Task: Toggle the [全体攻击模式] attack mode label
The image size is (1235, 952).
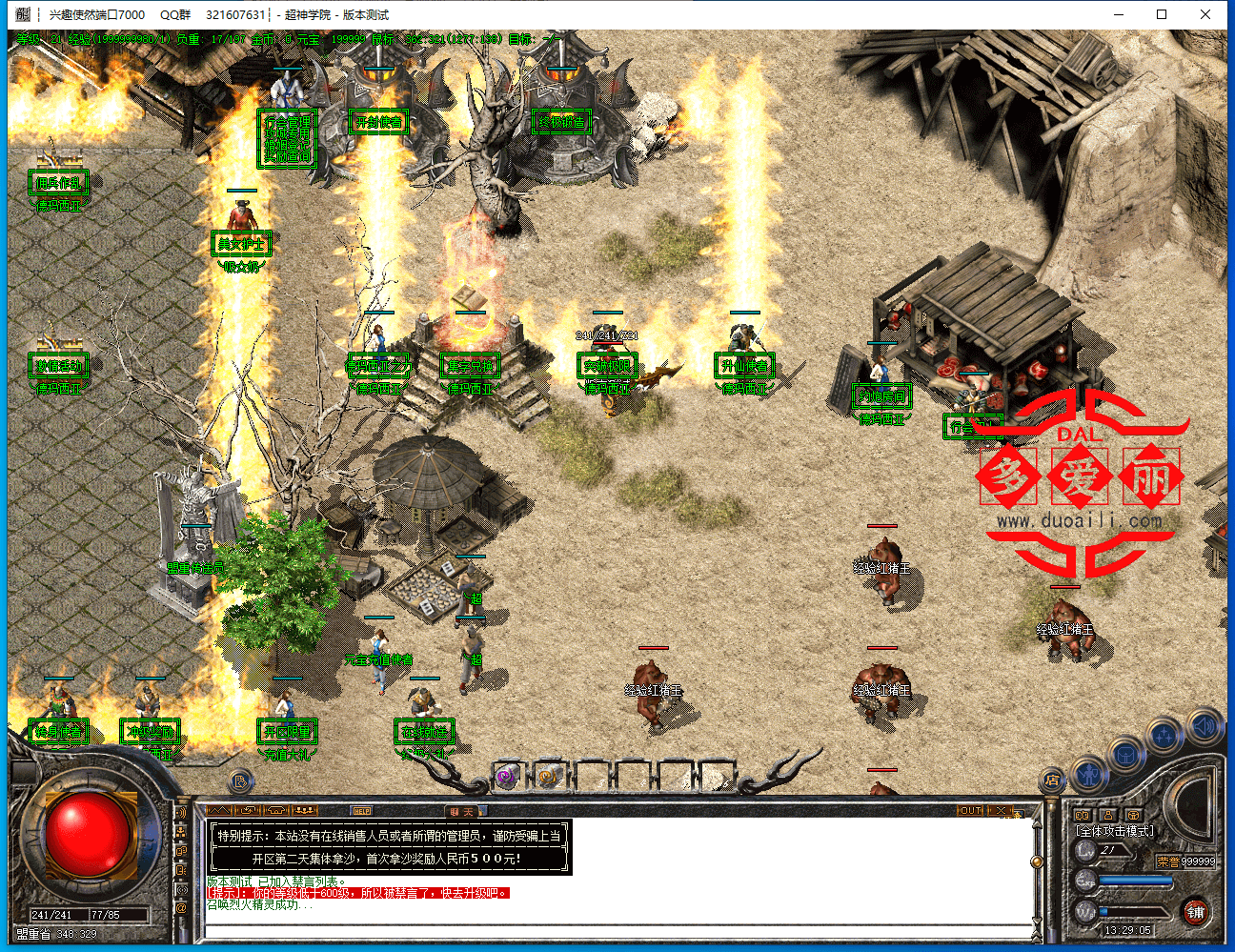Action: click(x=1115, y=831)
